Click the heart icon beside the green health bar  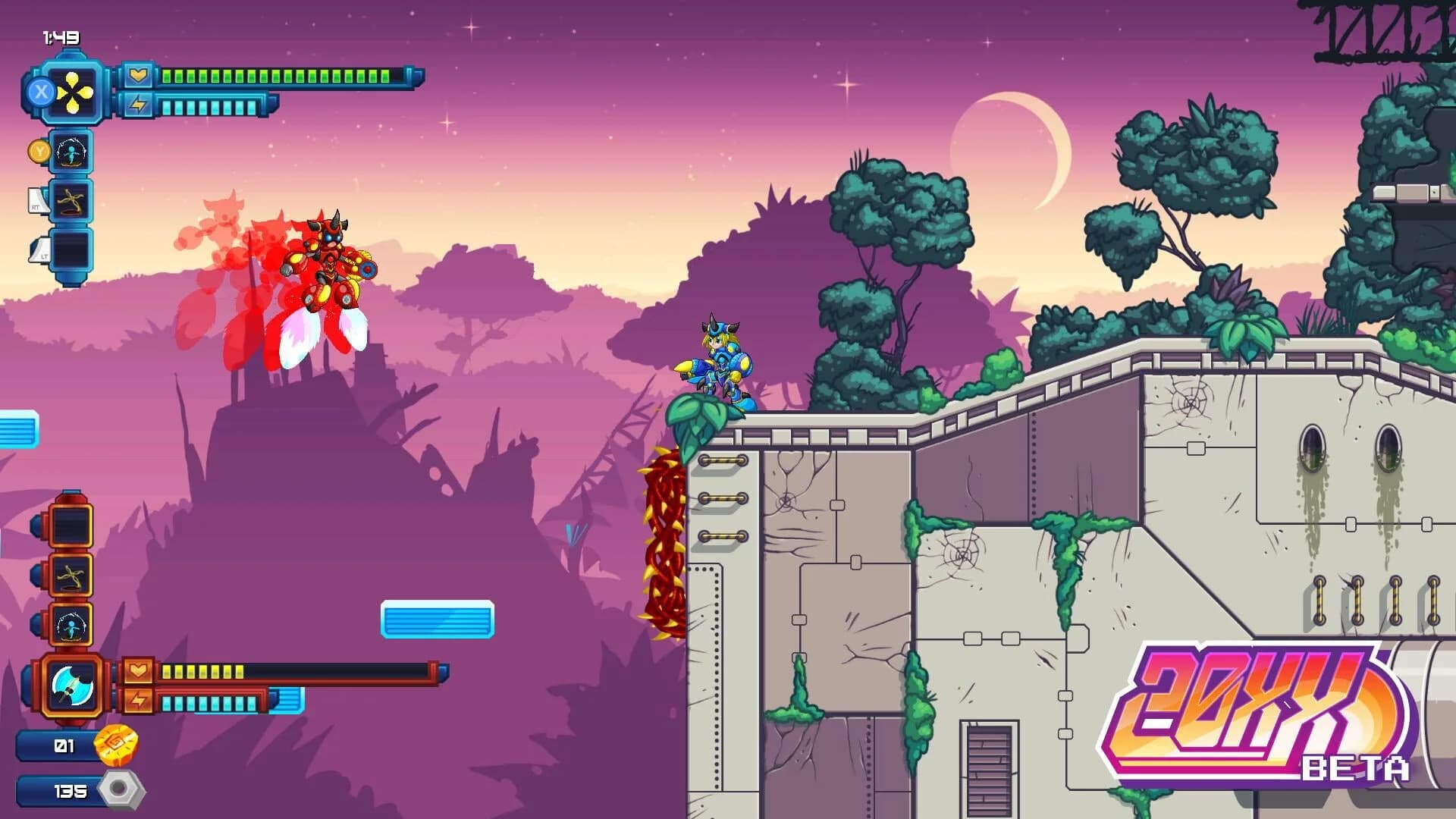pyautogui.click(x=138, y=74)
